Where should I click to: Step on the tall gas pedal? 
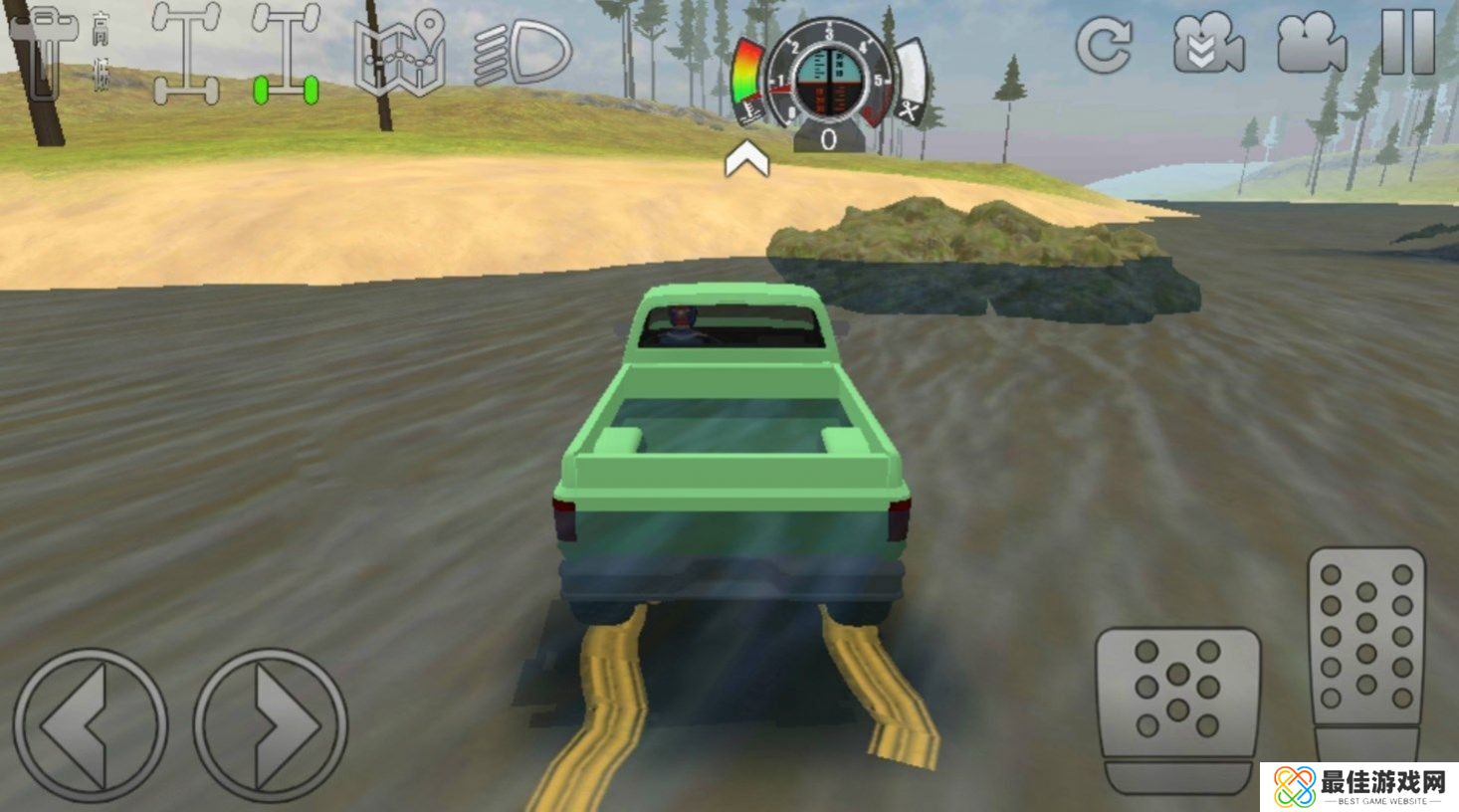coord(1366,652)
